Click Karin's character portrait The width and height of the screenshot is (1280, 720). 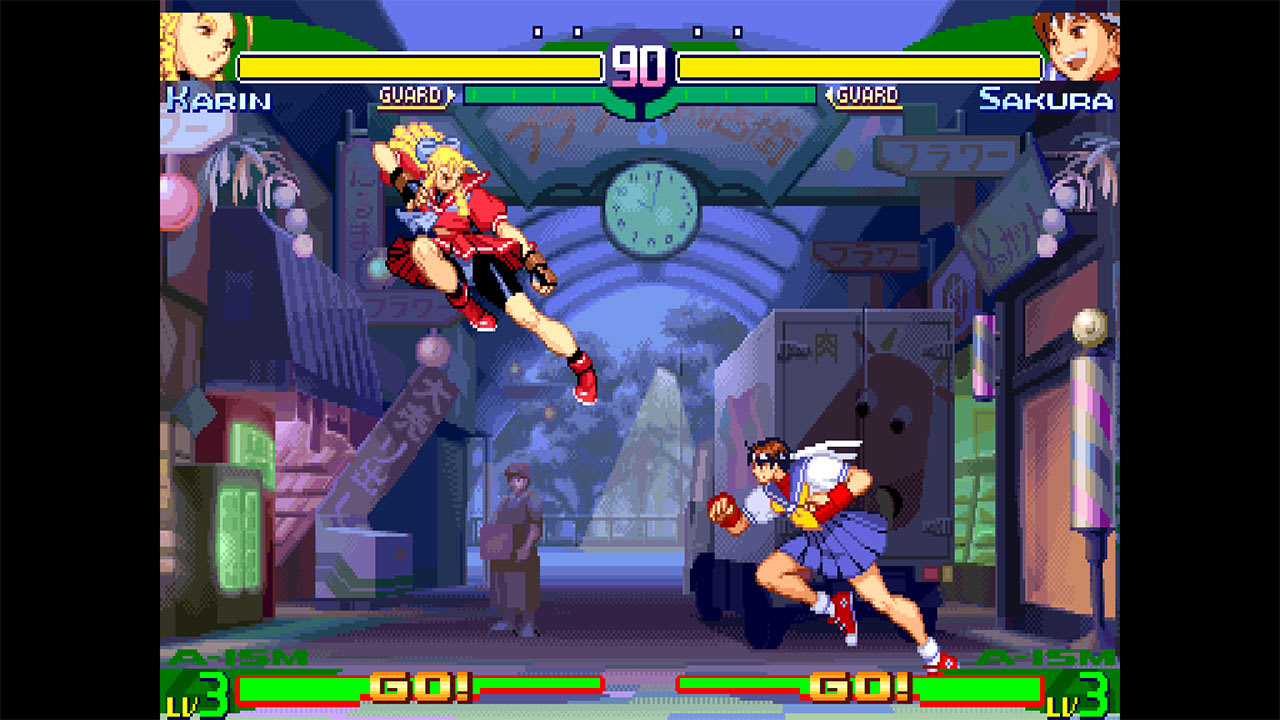195,45
